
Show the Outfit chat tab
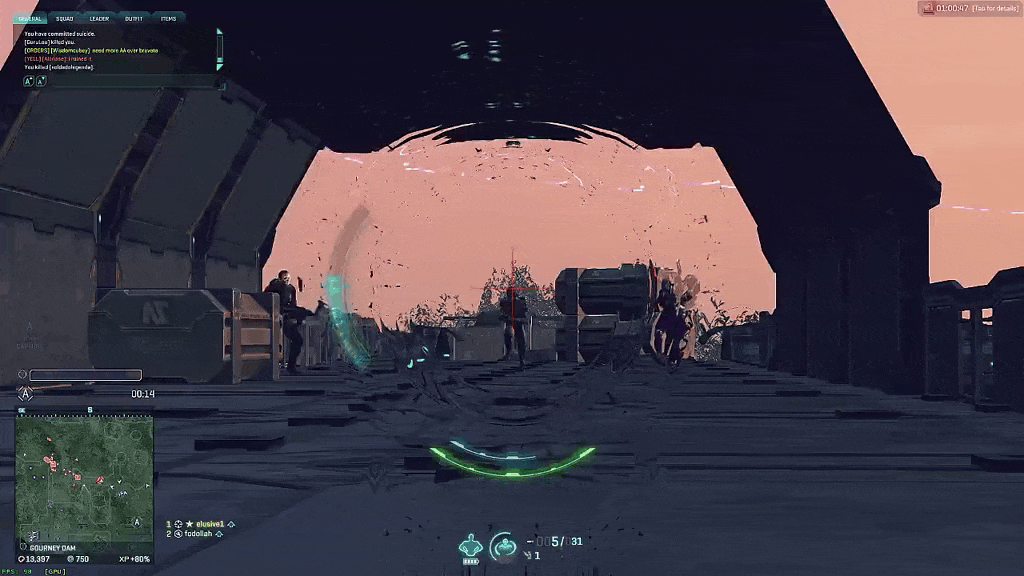point(133,18)
